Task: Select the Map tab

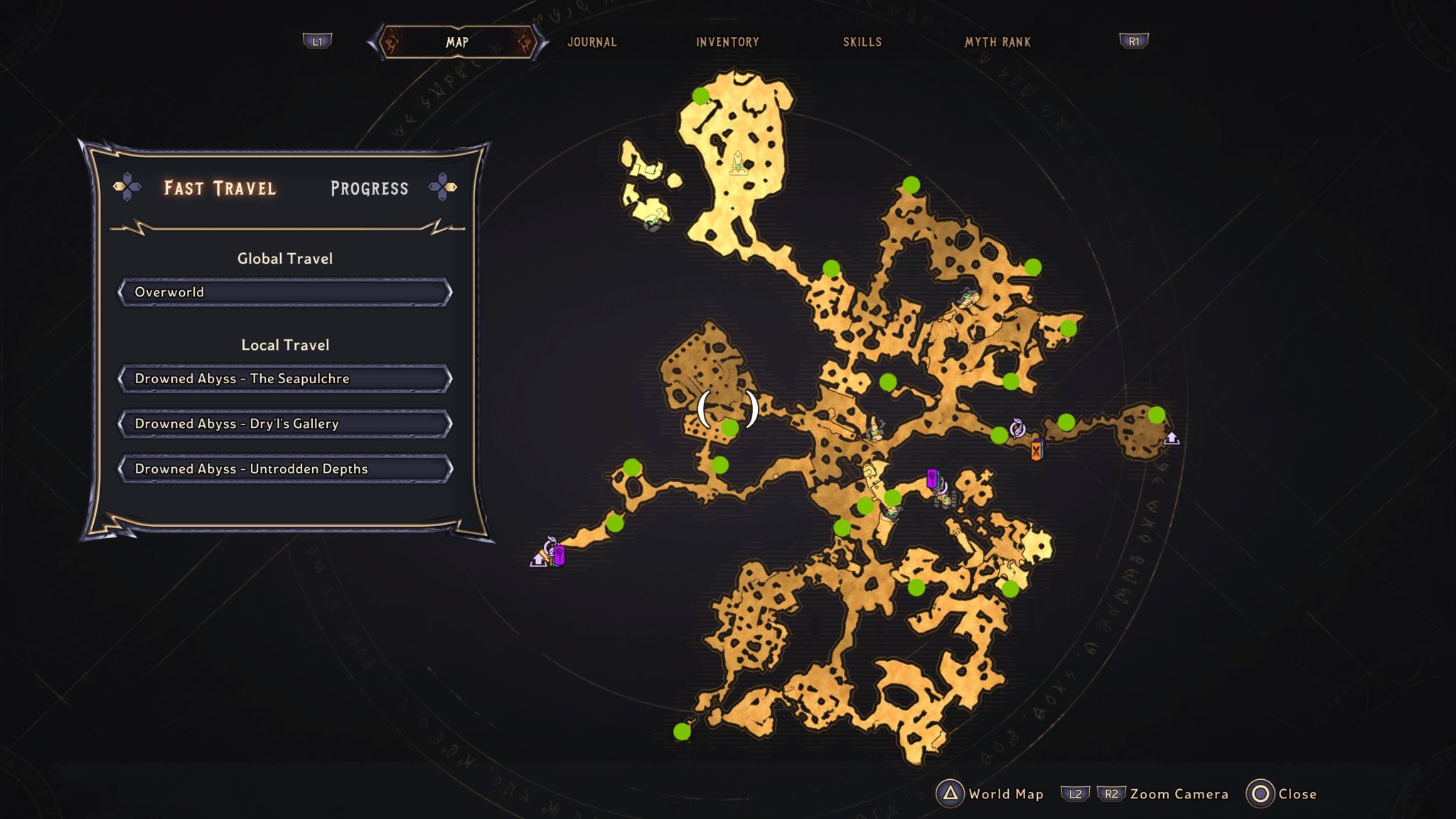Action: [x=457, y=42]
